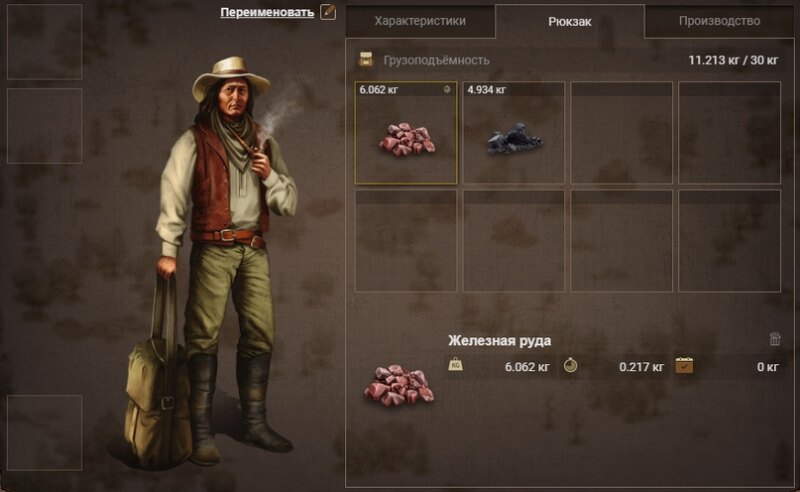Open the Рюкзак tab
Image resolution: width=800 pixels, height=492 pixels.
click(570, 21)
